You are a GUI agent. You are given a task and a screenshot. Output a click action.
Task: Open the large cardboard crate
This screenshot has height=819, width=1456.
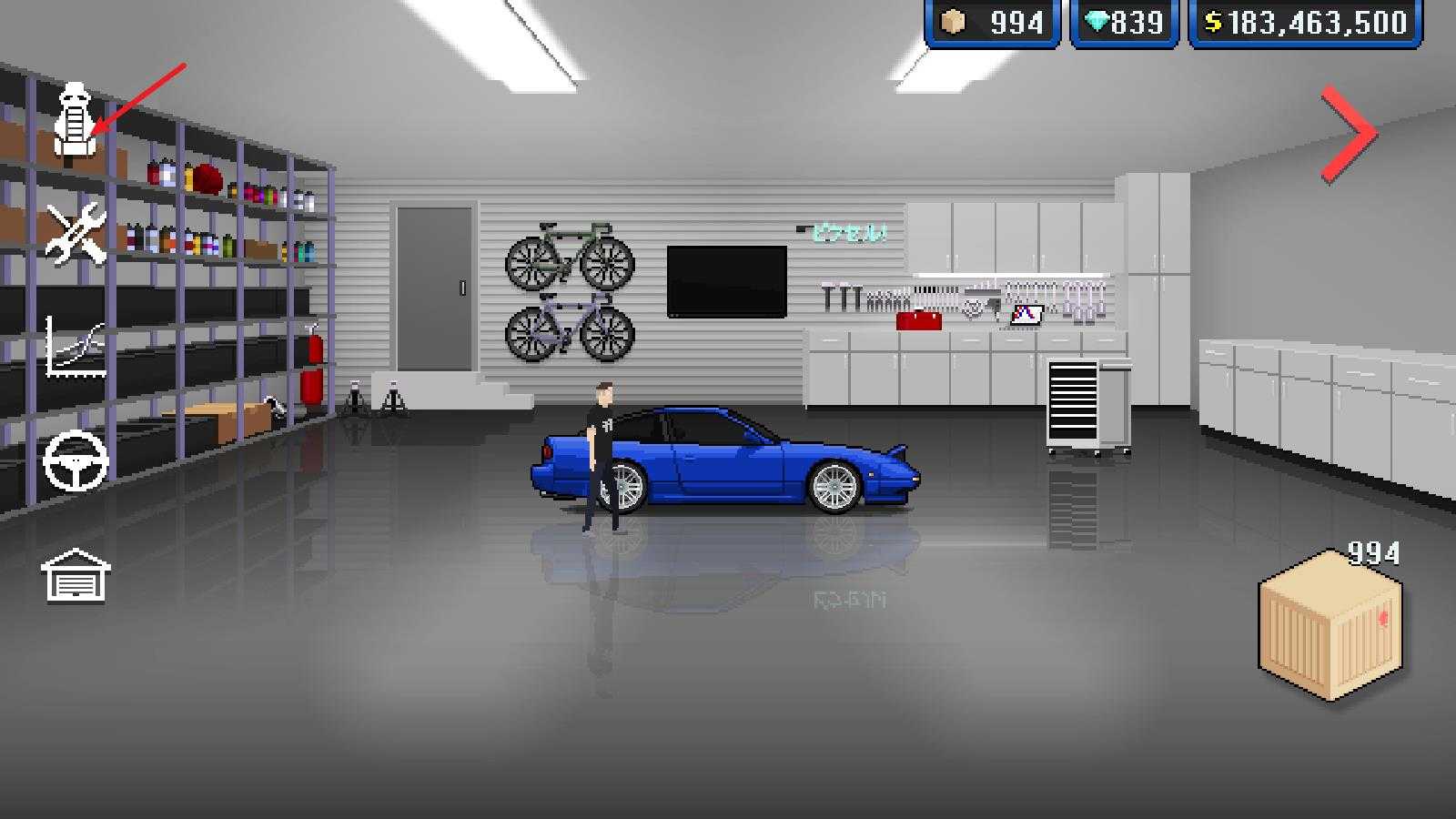point(1330,627)
